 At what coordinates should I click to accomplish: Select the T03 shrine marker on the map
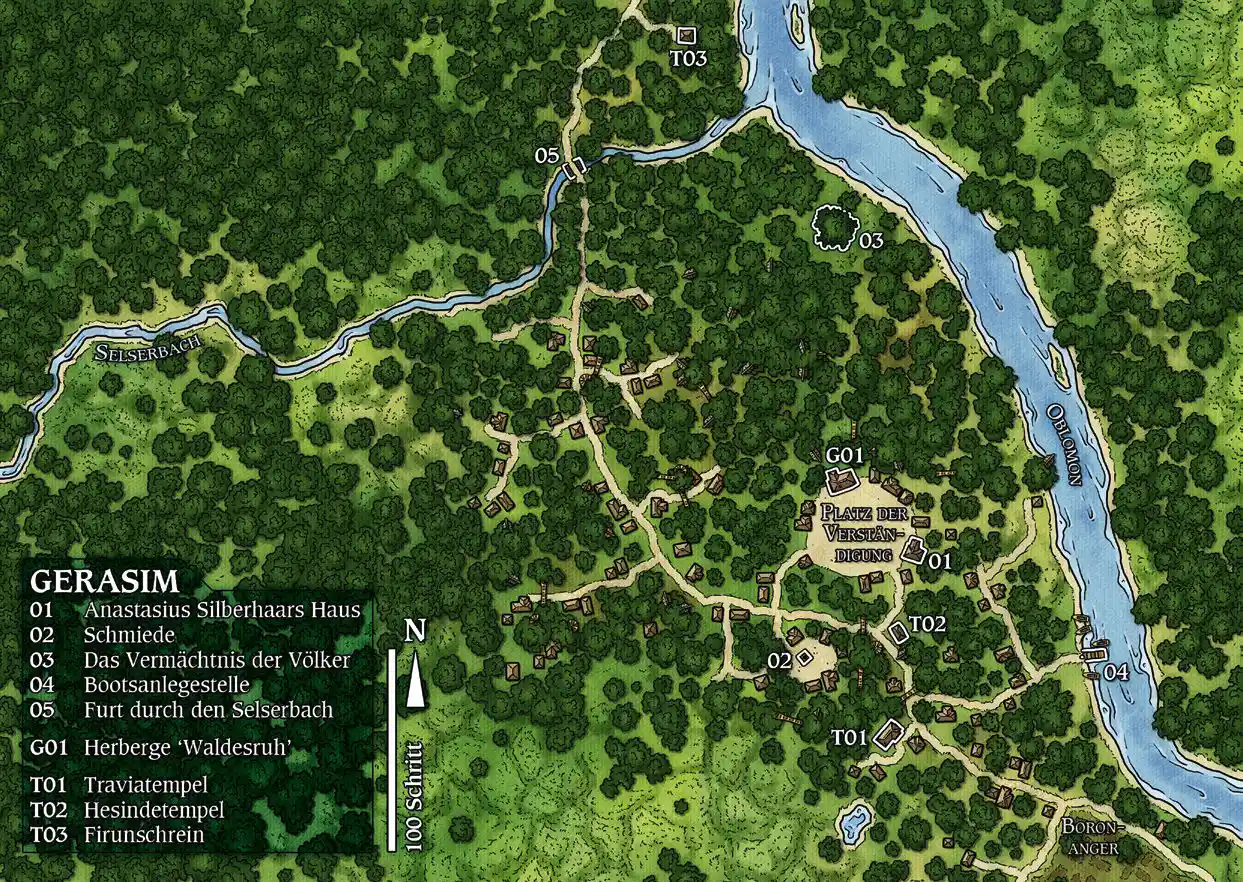tap(686, 36)
